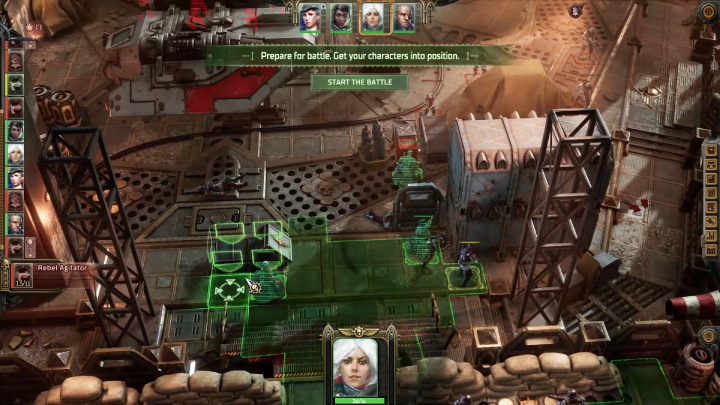Start the battle
This screenshot has width=720, height=405.
[x=359, y=82]
